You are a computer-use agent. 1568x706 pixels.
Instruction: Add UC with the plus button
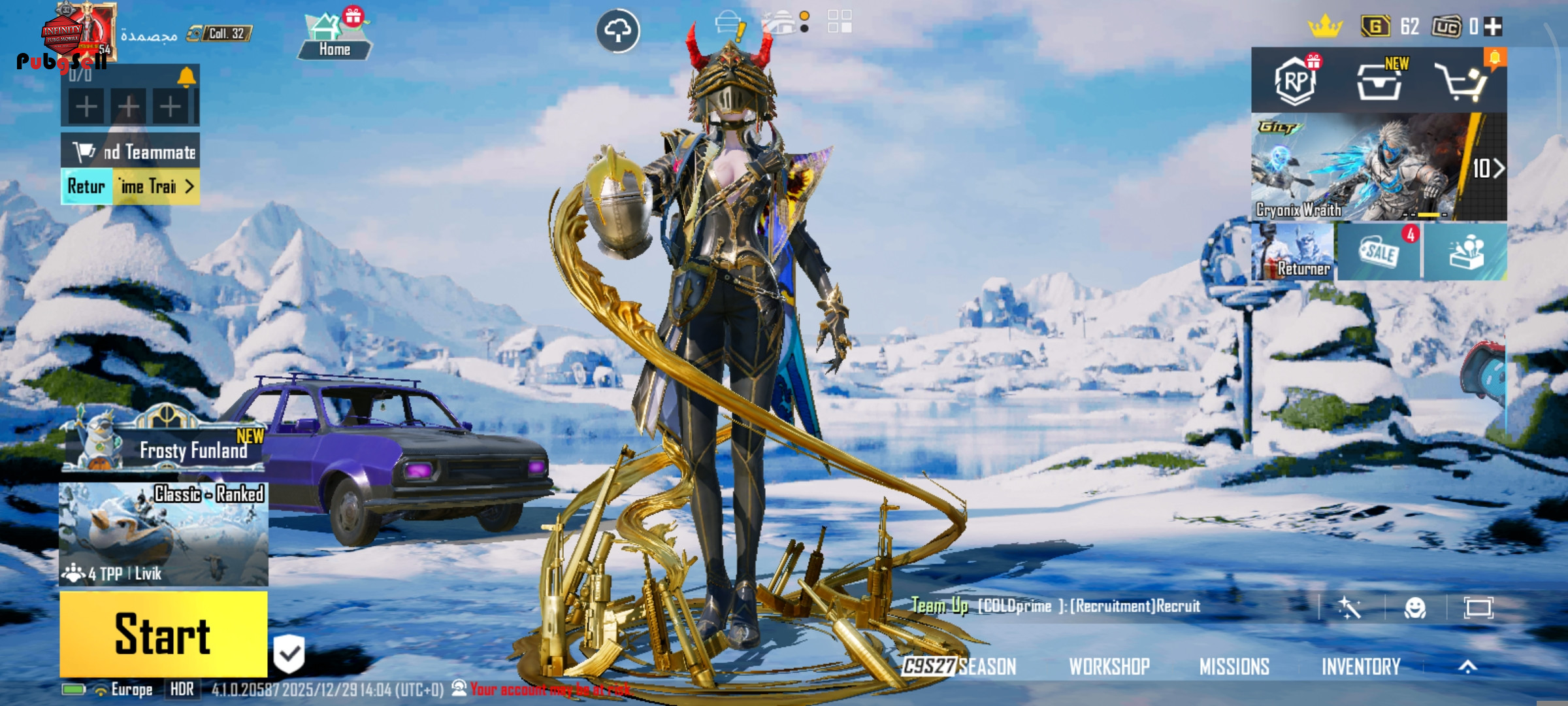1493,27
